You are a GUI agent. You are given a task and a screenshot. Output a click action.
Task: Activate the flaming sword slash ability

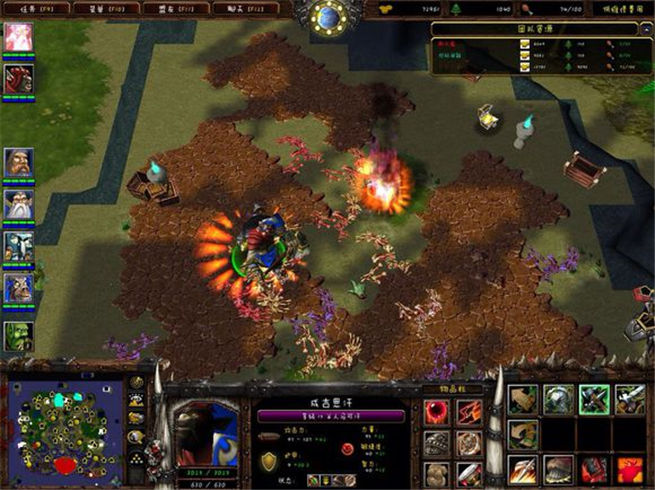click(523, 468)
